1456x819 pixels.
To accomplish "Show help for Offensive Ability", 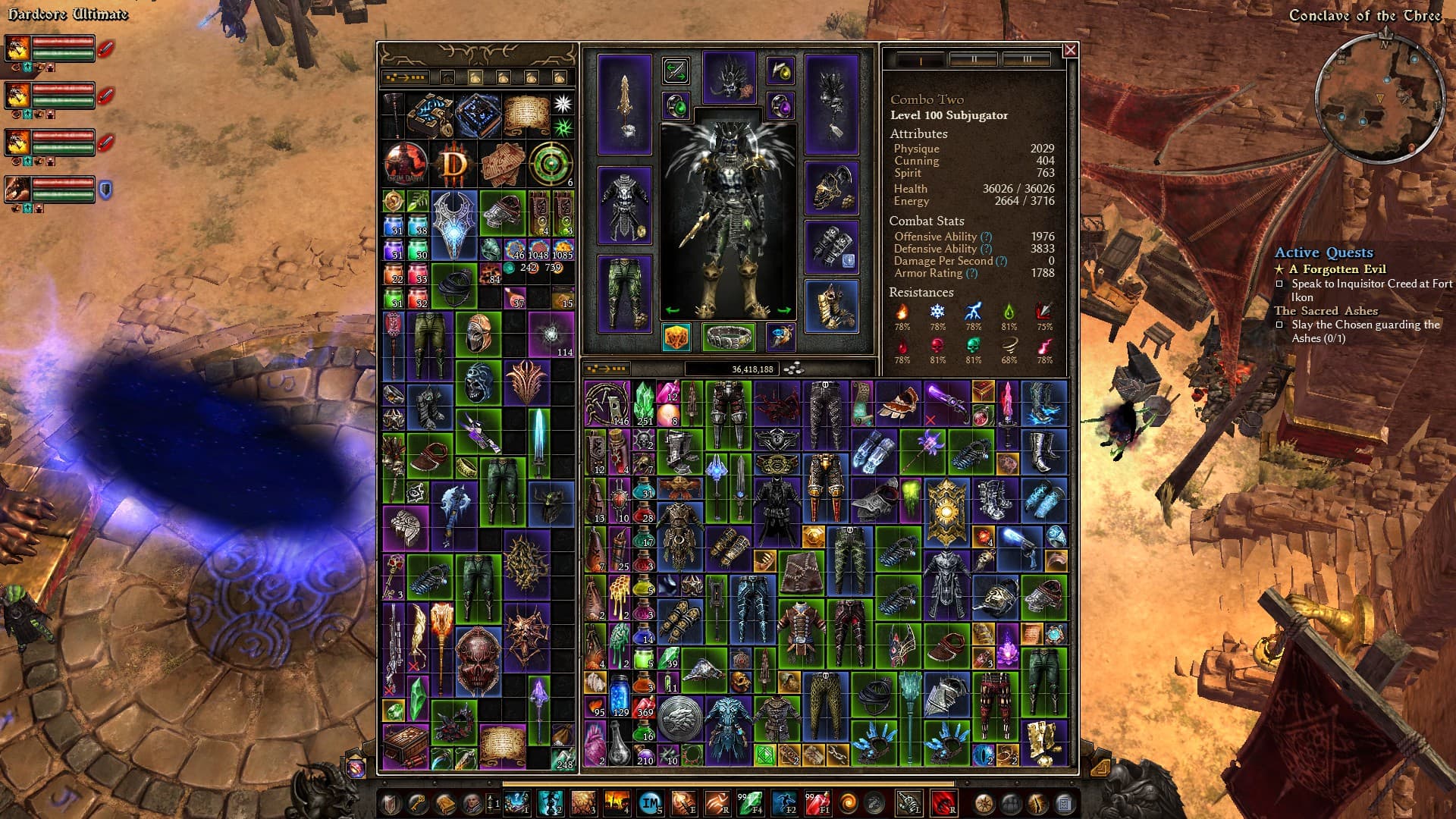I will (x=986, y=237).
